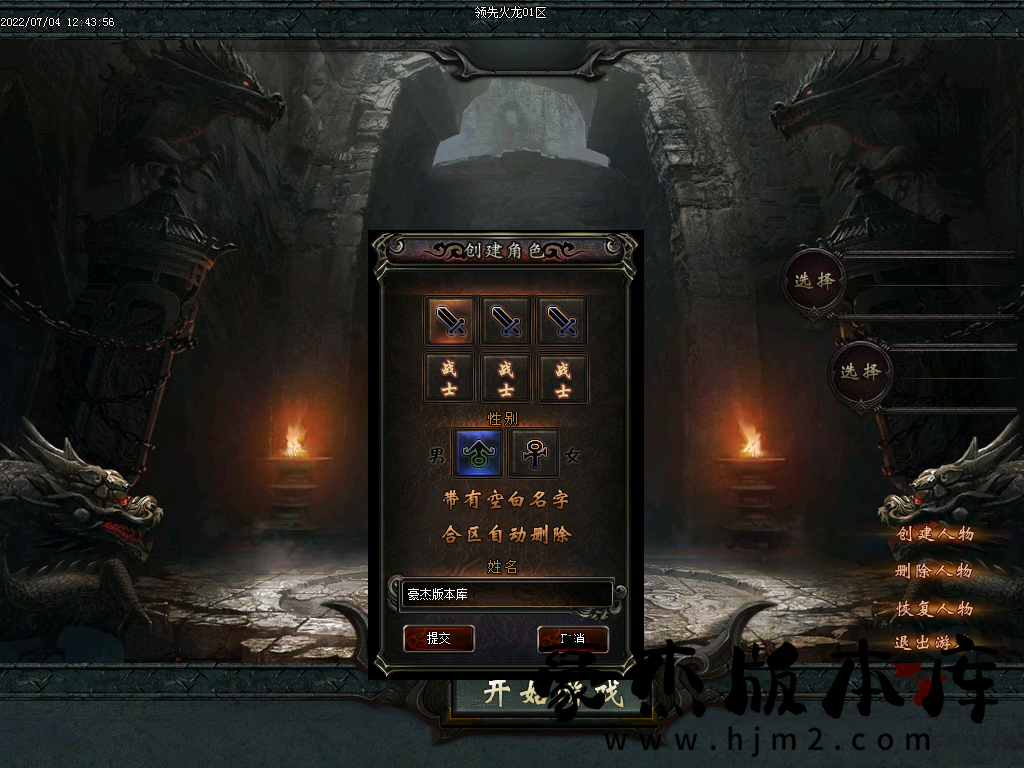Click the 提交 submit button
The image size is (1024, 768).
[438, 638]
